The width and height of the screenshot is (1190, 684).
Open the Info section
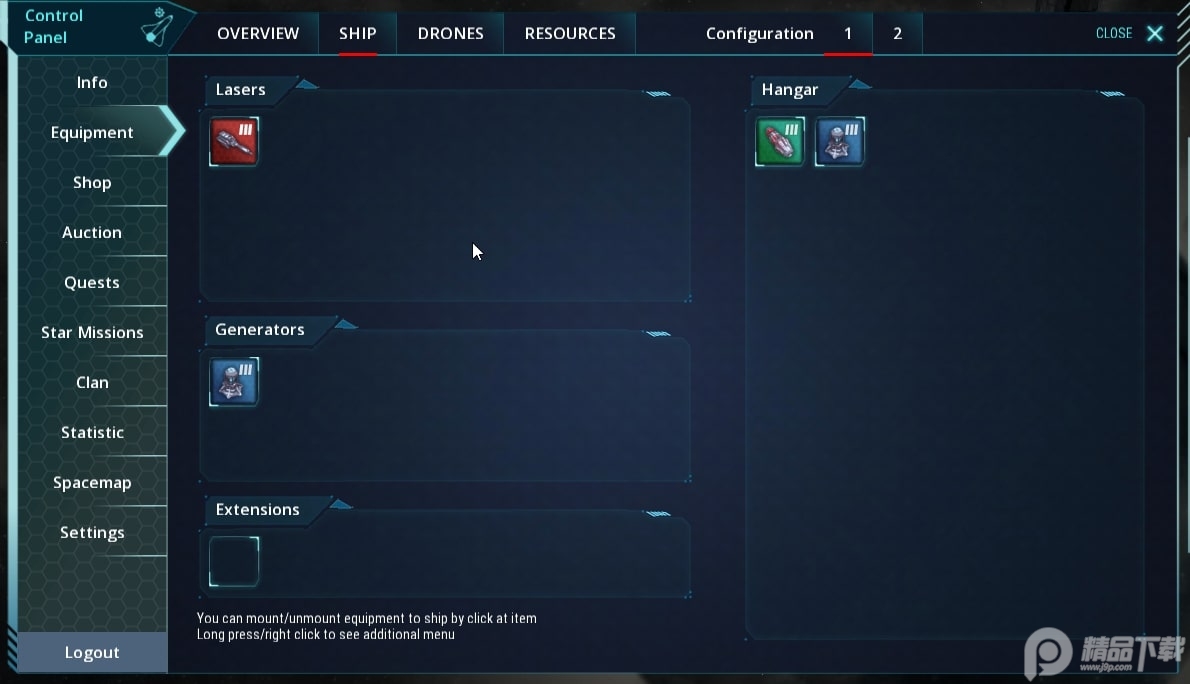click(x=92, y=82)
